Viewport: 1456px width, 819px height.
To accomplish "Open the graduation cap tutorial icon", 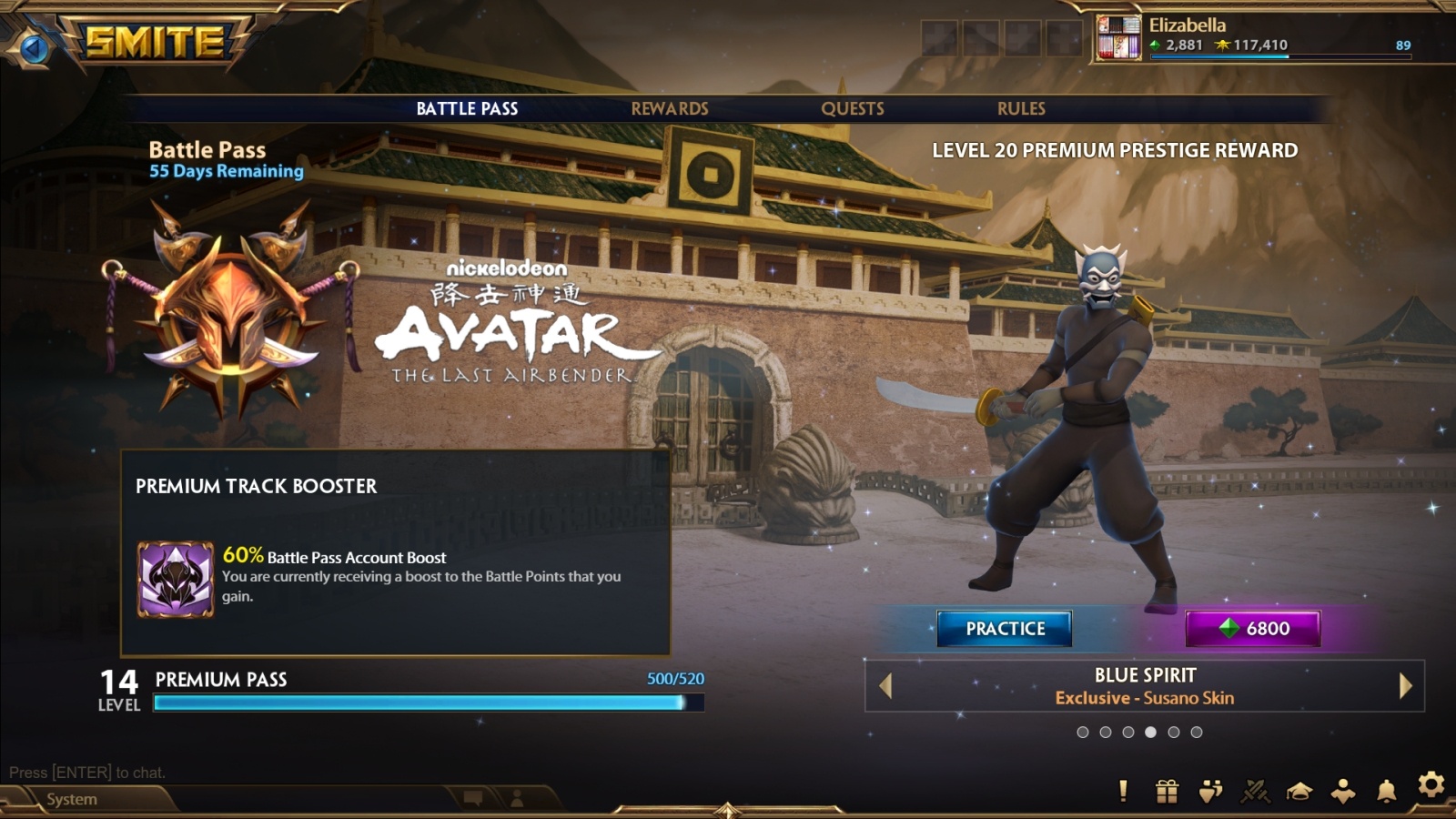I will point(1299,791).
